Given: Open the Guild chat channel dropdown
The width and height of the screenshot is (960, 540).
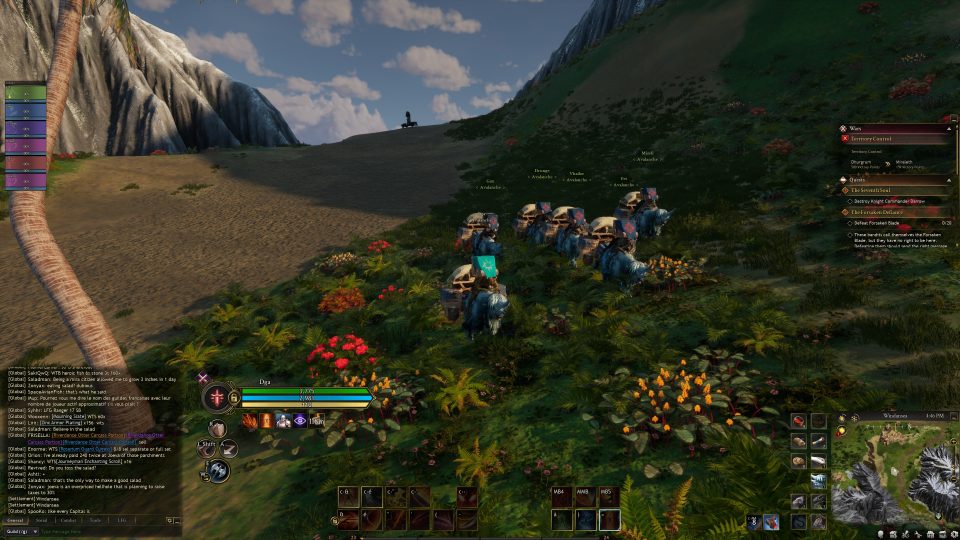Looking at the screenshot, I should pyautogui.click(x=22, y=531).
